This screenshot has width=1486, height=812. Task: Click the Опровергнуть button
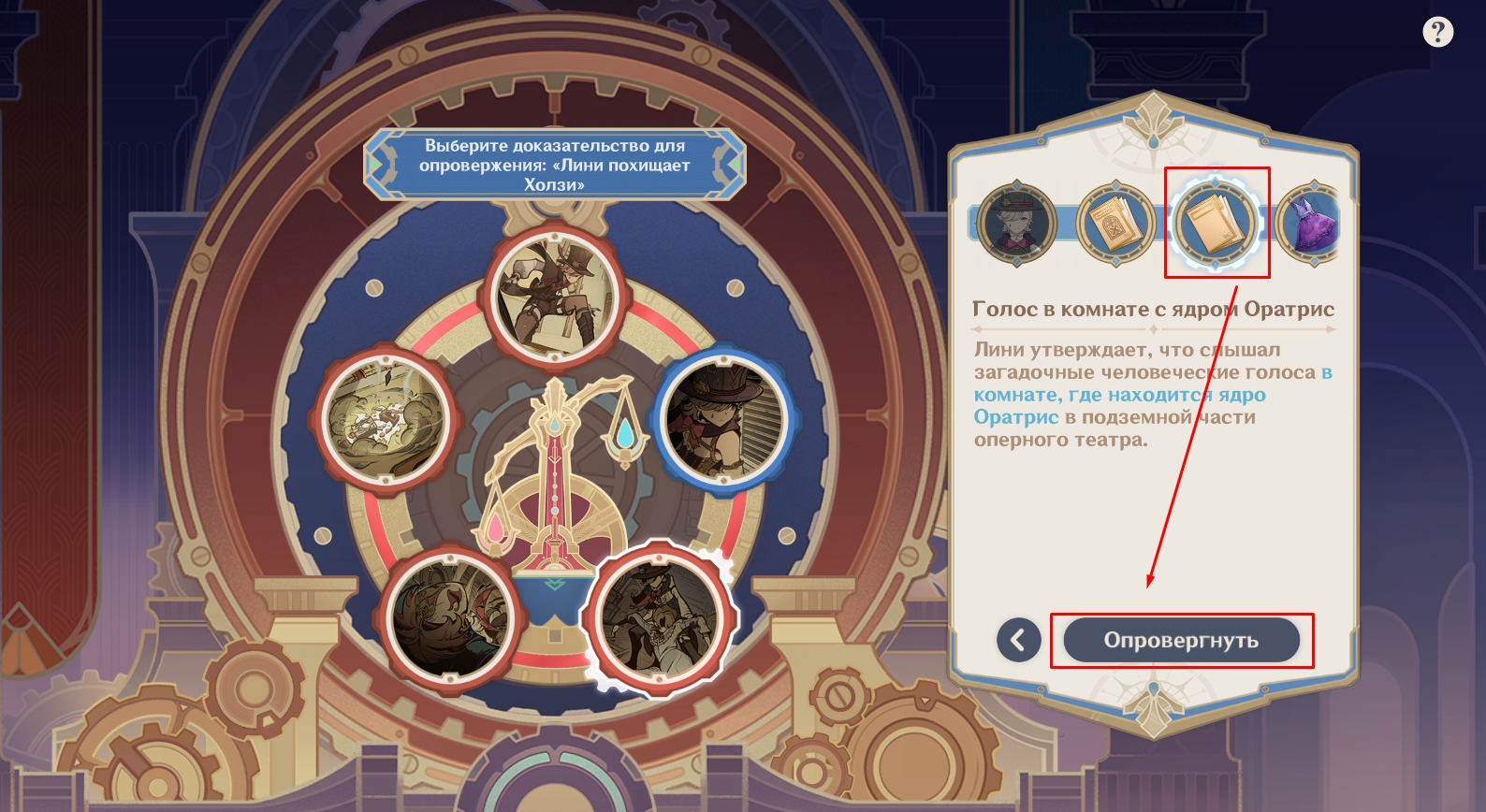[1181, 641]
